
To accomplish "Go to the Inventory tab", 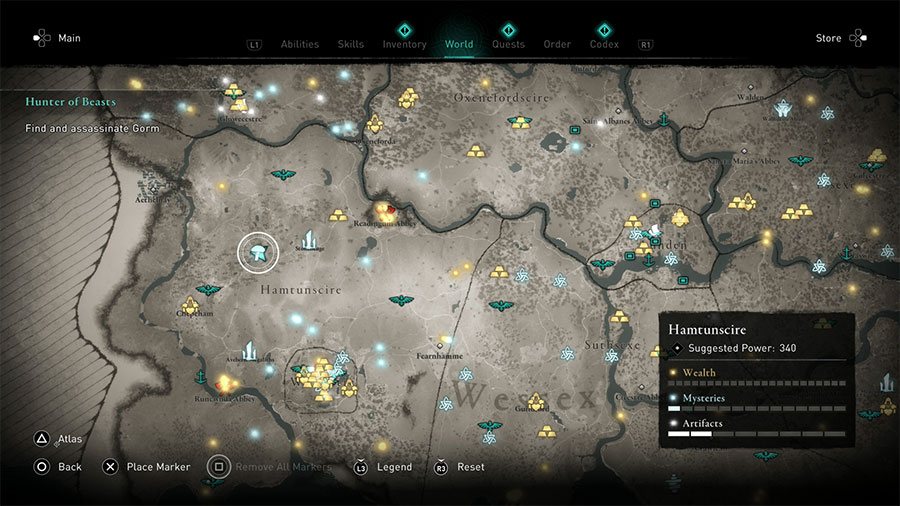I will [x=404, y=44].
